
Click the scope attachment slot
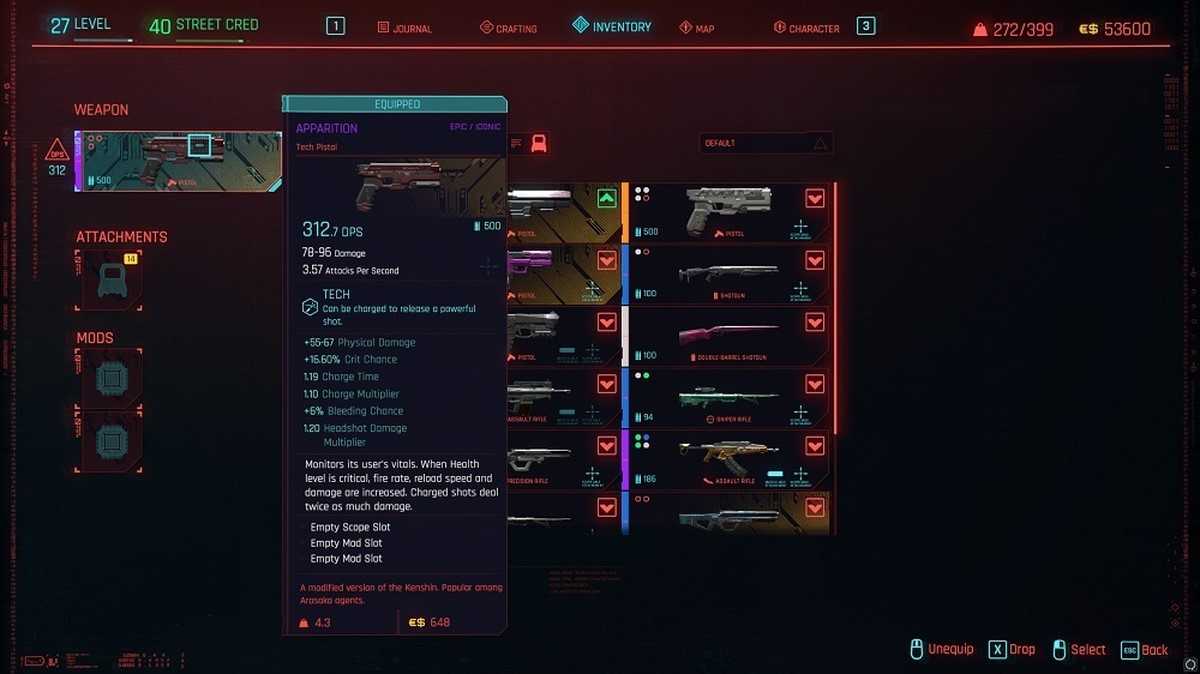(x=108, y=280)
